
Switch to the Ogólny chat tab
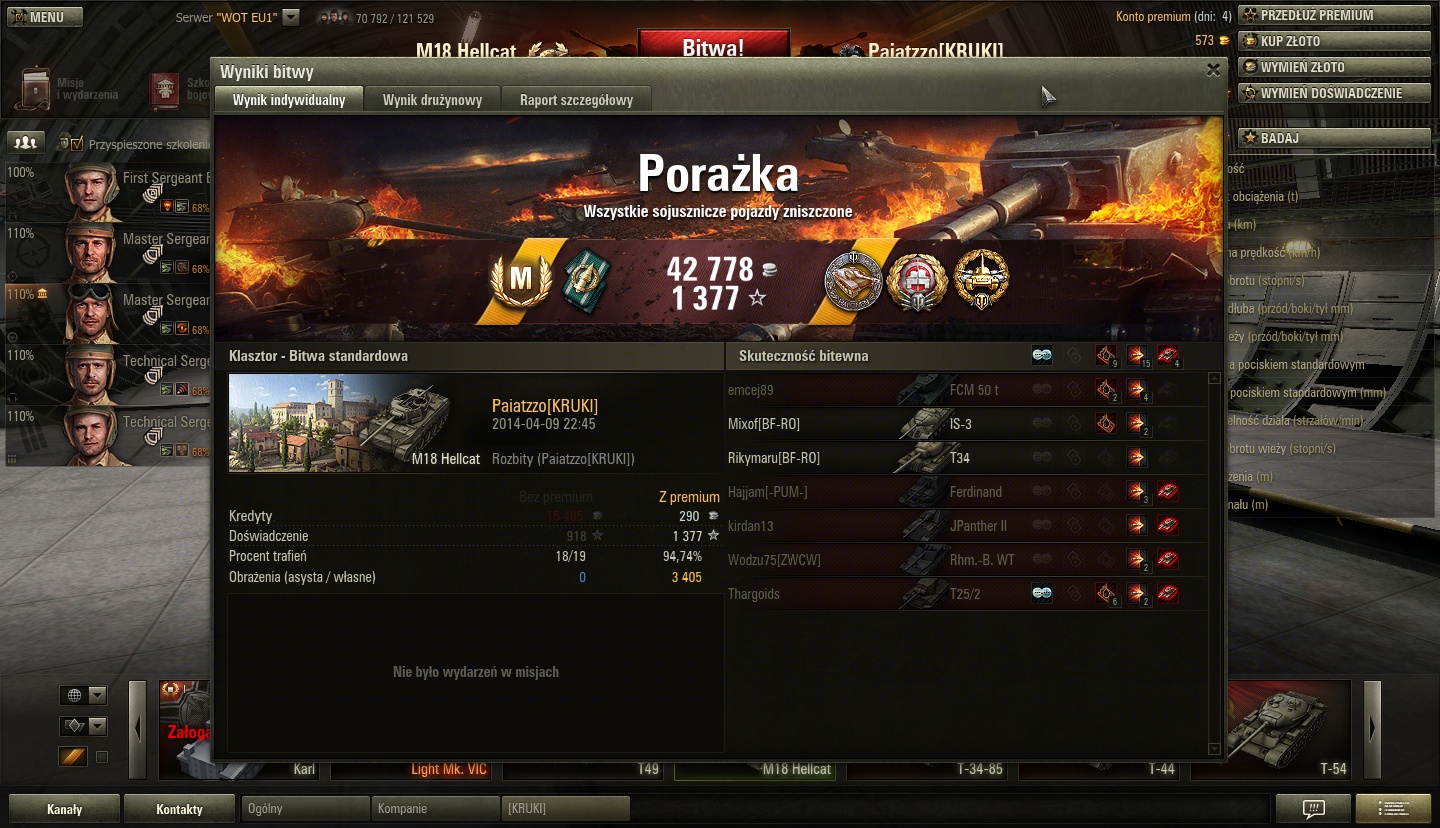click(x=305, y=808)
